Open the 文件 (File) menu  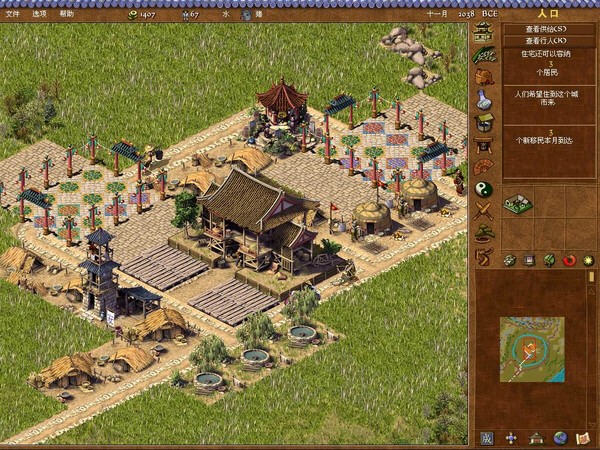(12, 14)
